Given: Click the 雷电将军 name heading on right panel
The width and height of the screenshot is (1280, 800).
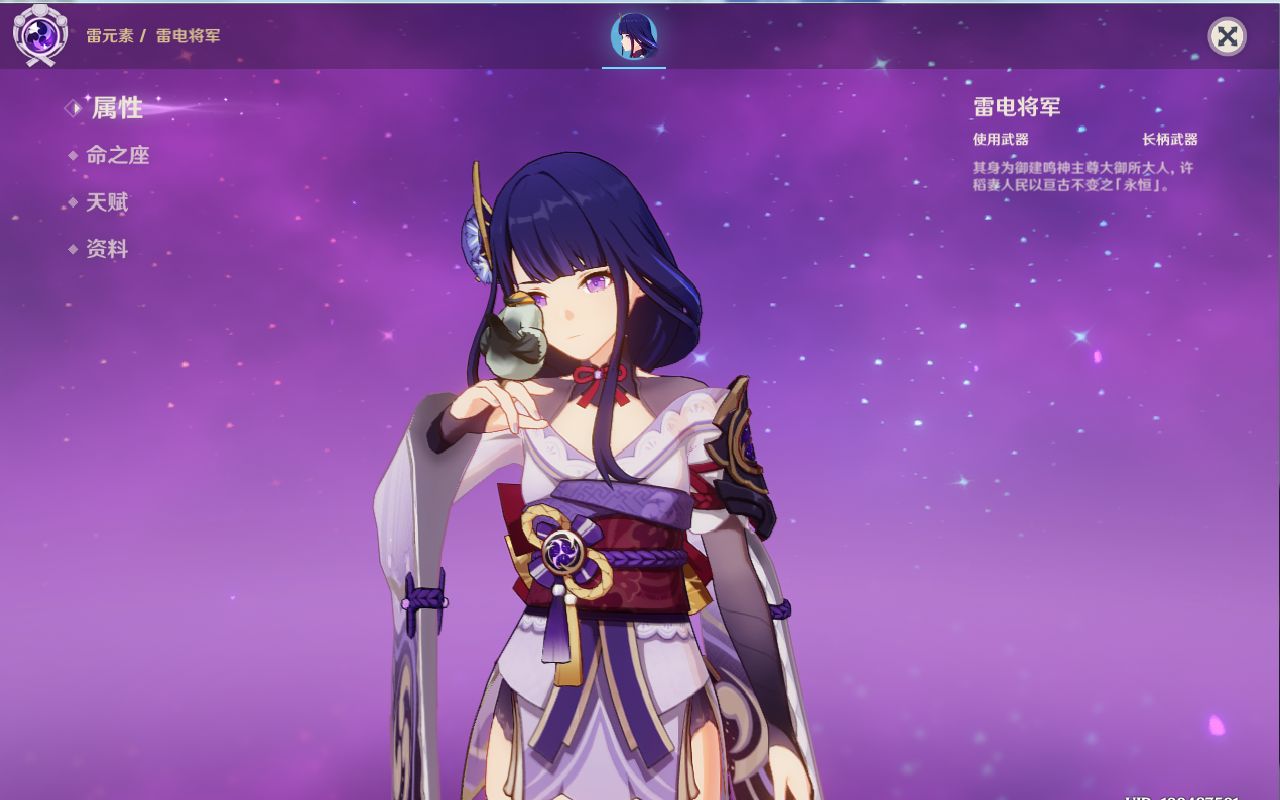Looking at the screenshot, I should click(1014, 107).
